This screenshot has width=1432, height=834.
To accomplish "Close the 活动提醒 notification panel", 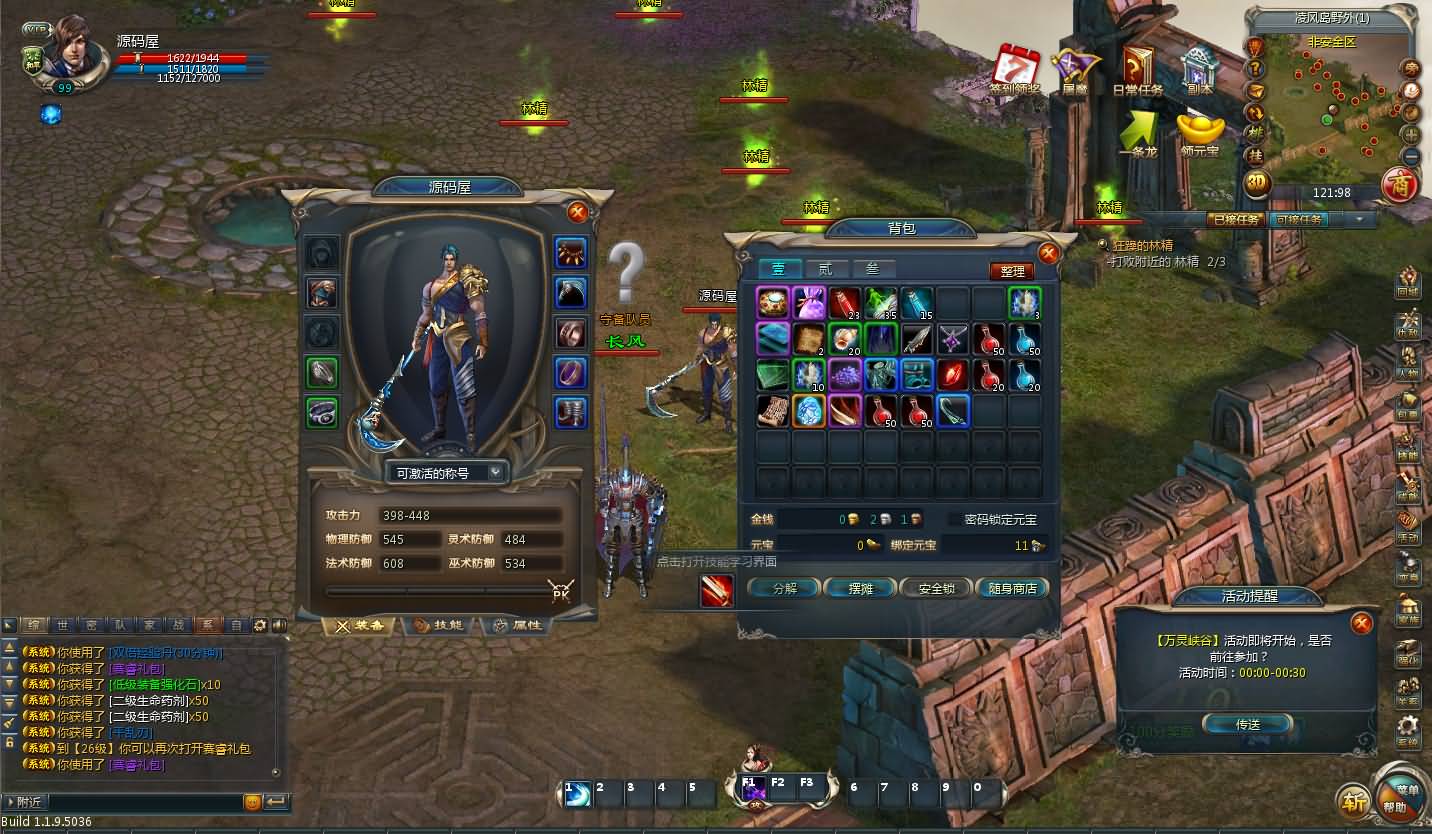I will coord(1361,624).
